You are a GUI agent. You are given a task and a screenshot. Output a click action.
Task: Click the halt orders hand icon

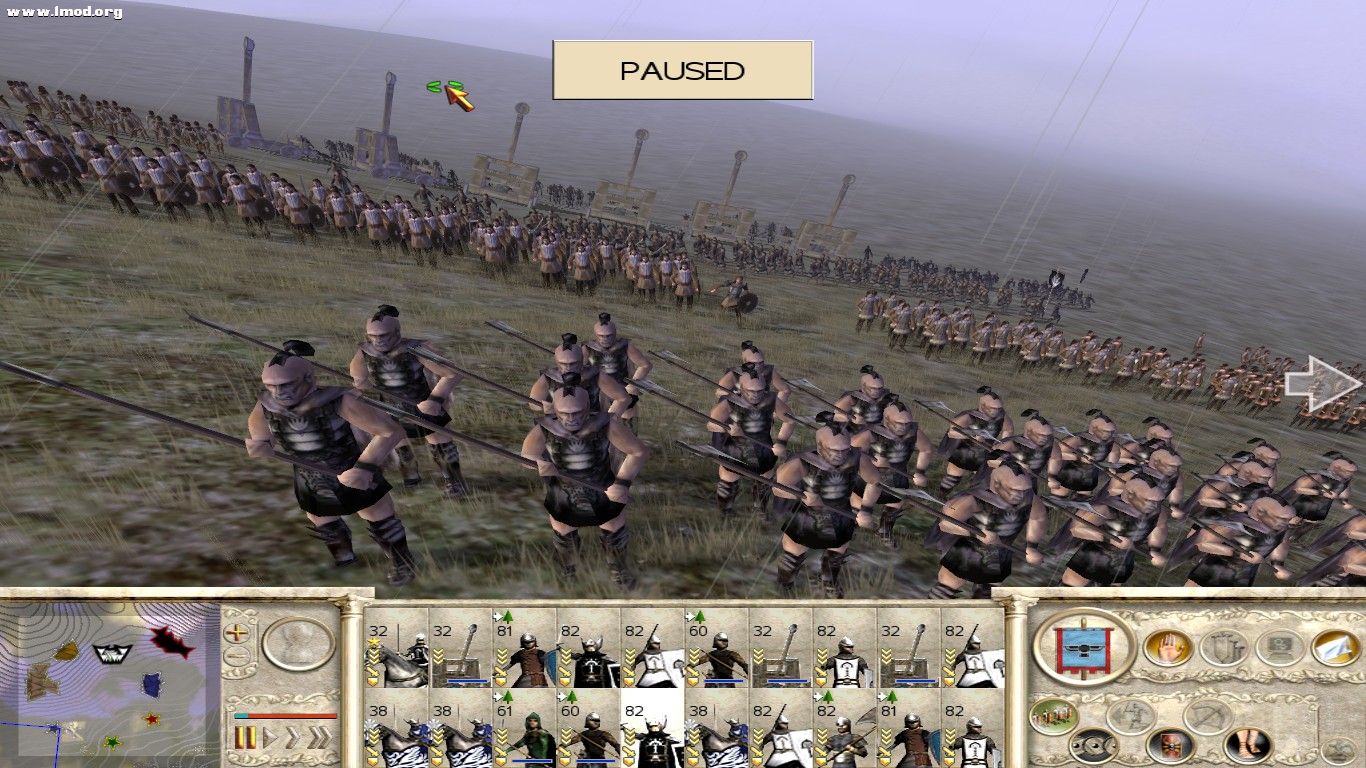click(1170, 646)
